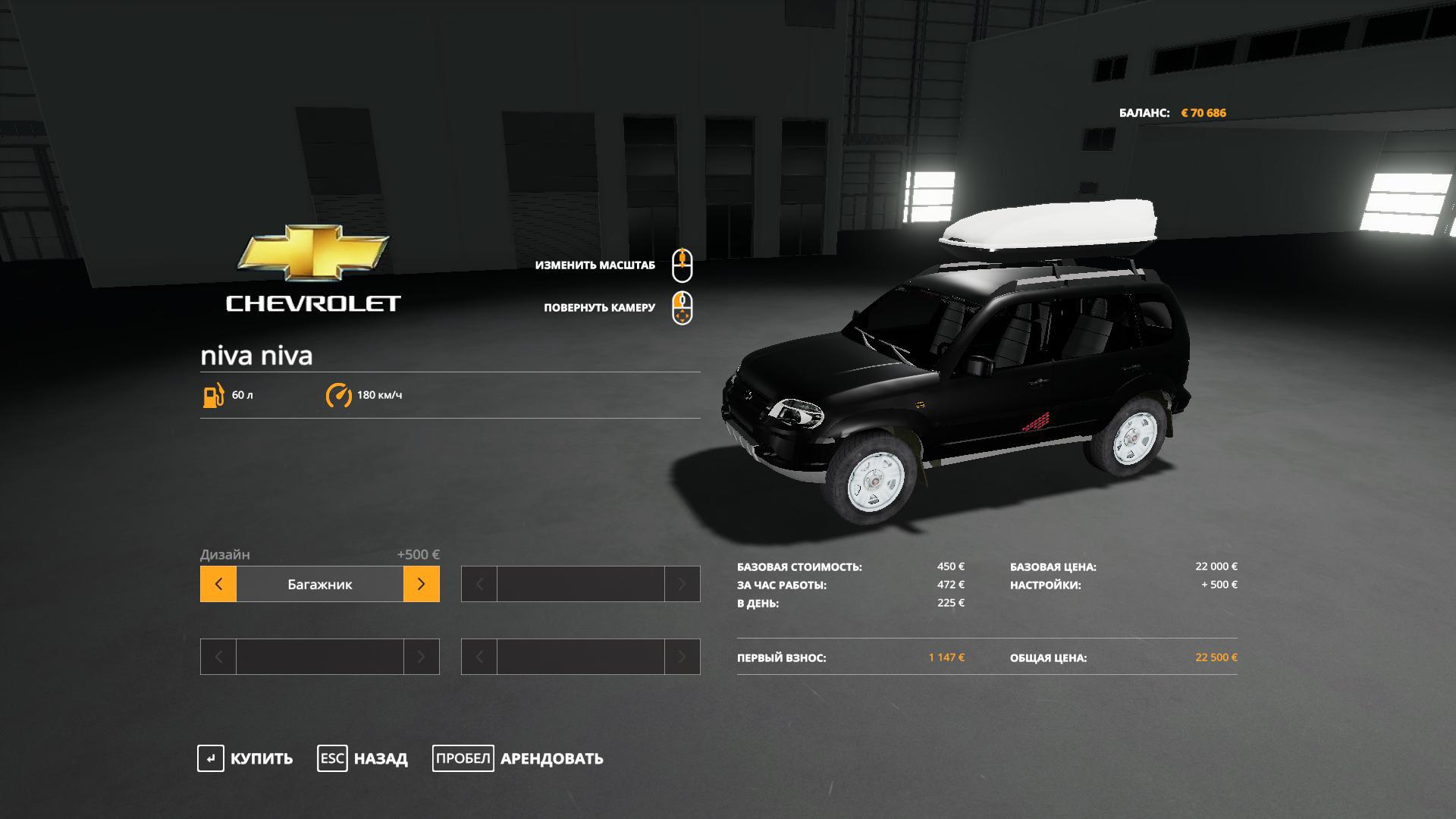
Task: Go back using the Назад button
Action: (x=362, y=758)
